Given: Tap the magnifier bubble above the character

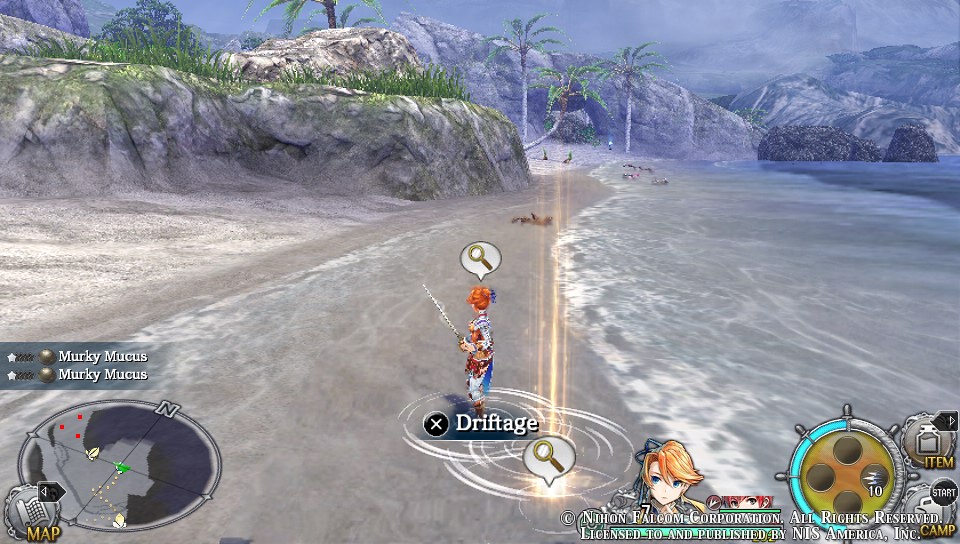Looking at the screenshot, I should point(480,259).
